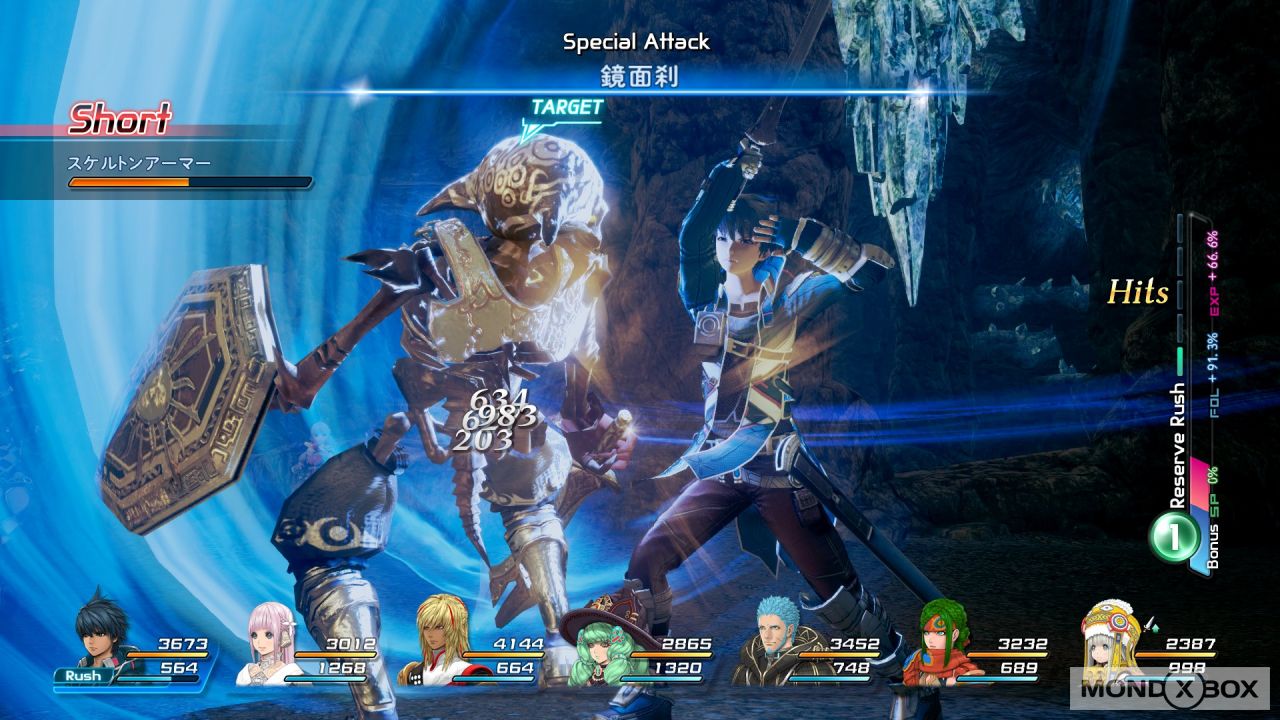
Task: Click the green Reserve Rush orb
Action: pyautogui.click(x=1176, y=537)
